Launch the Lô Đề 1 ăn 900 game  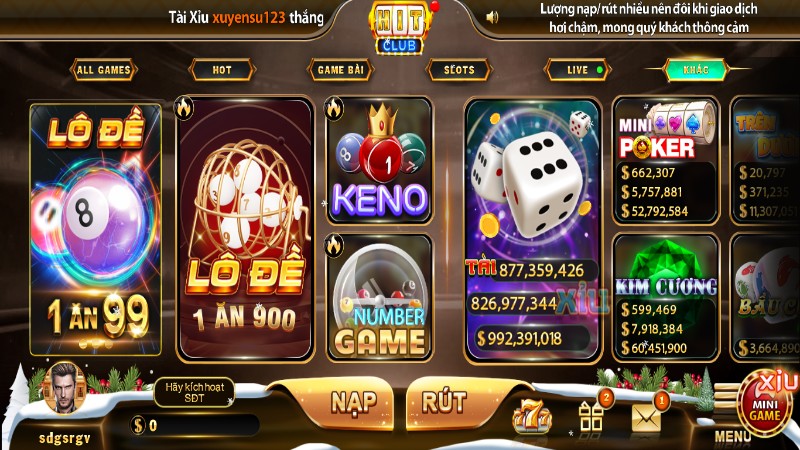(245, 230)
